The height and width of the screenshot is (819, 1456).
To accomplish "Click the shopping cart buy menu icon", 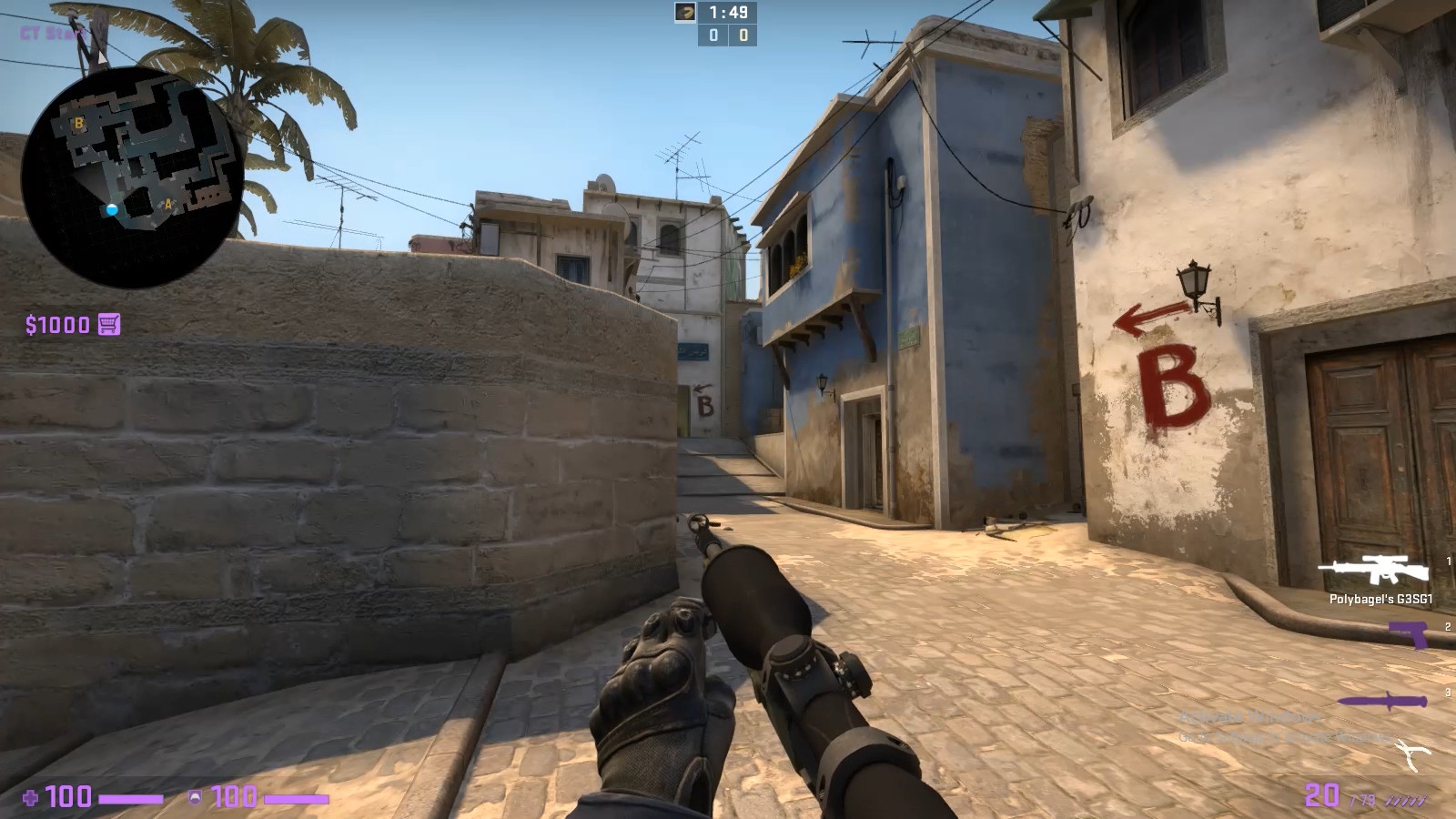I will (x=109, y=323).
